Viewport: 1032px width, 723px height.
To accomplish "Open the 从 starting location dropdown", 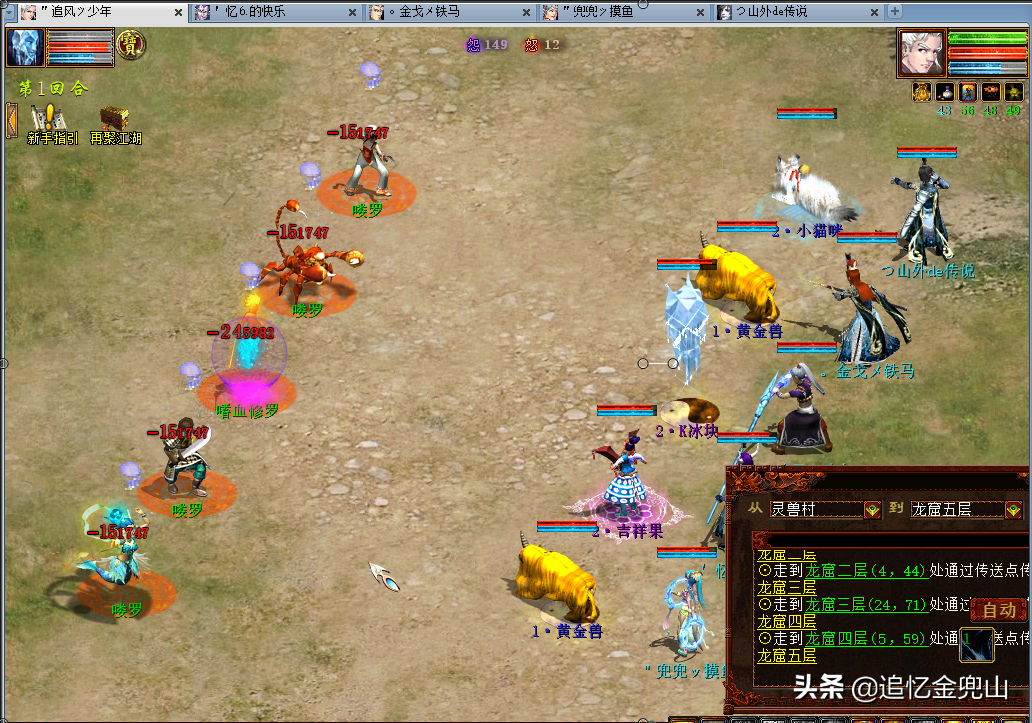I will tap(872, 509).
